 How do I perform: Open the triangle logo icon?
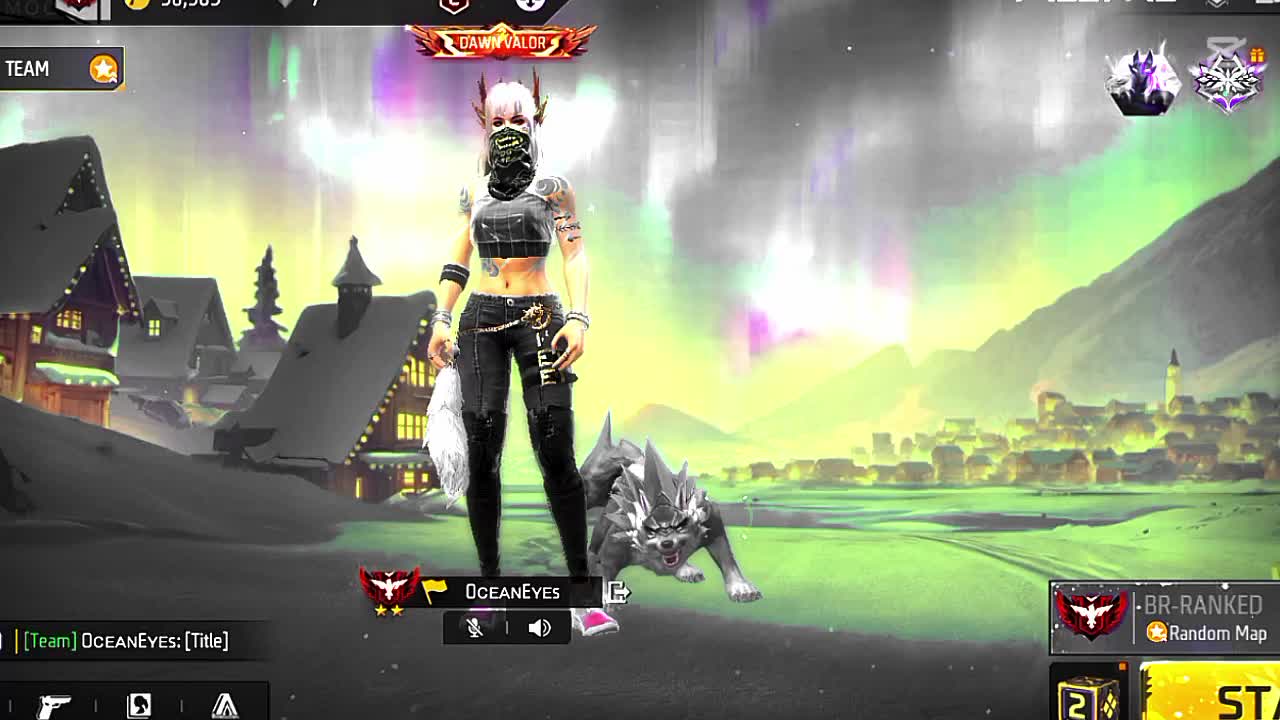coord(225,705)
